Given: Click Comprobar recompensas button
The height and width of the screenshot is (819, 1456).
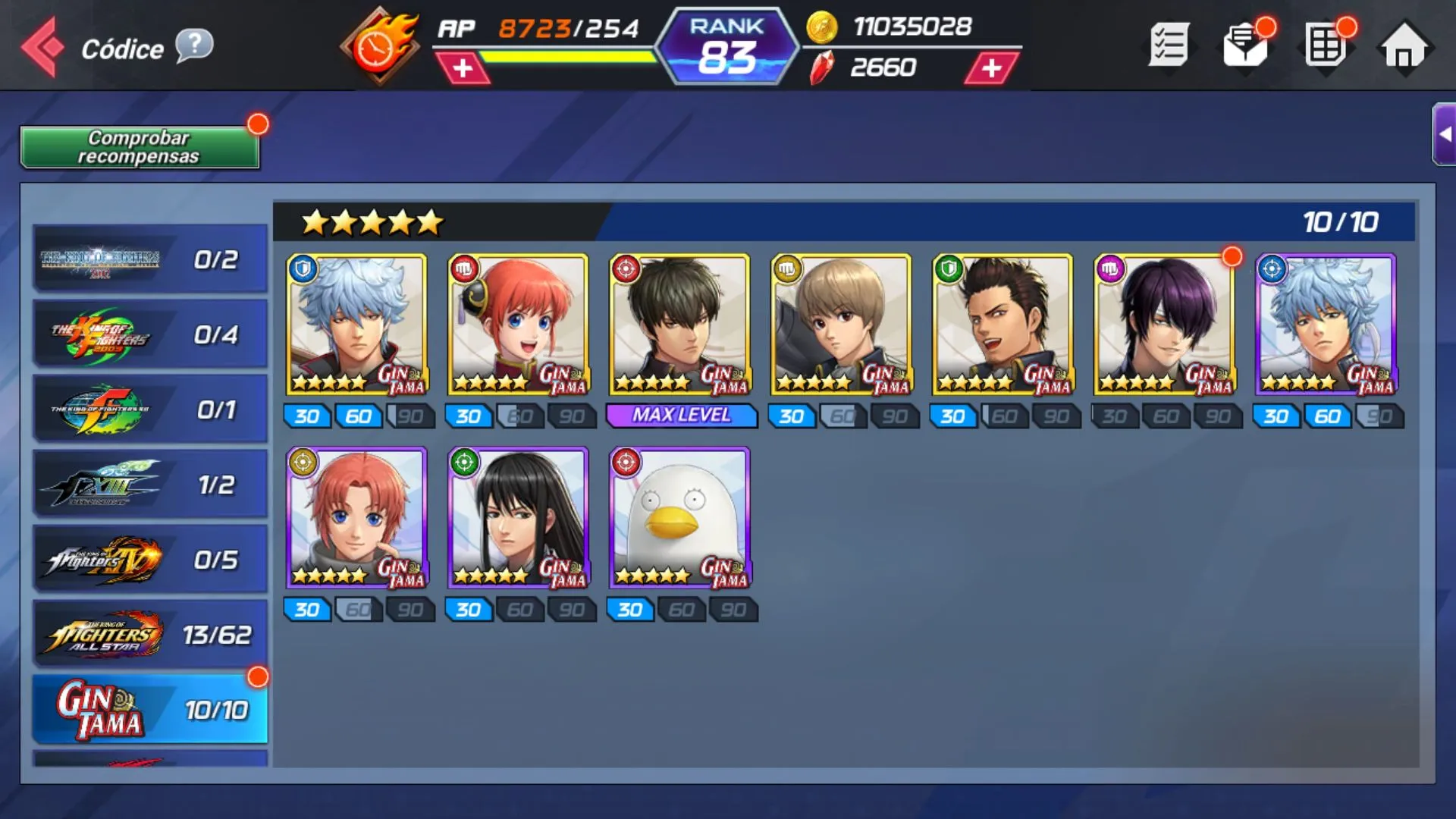Looking at the screenshot, I should (140, 147).
